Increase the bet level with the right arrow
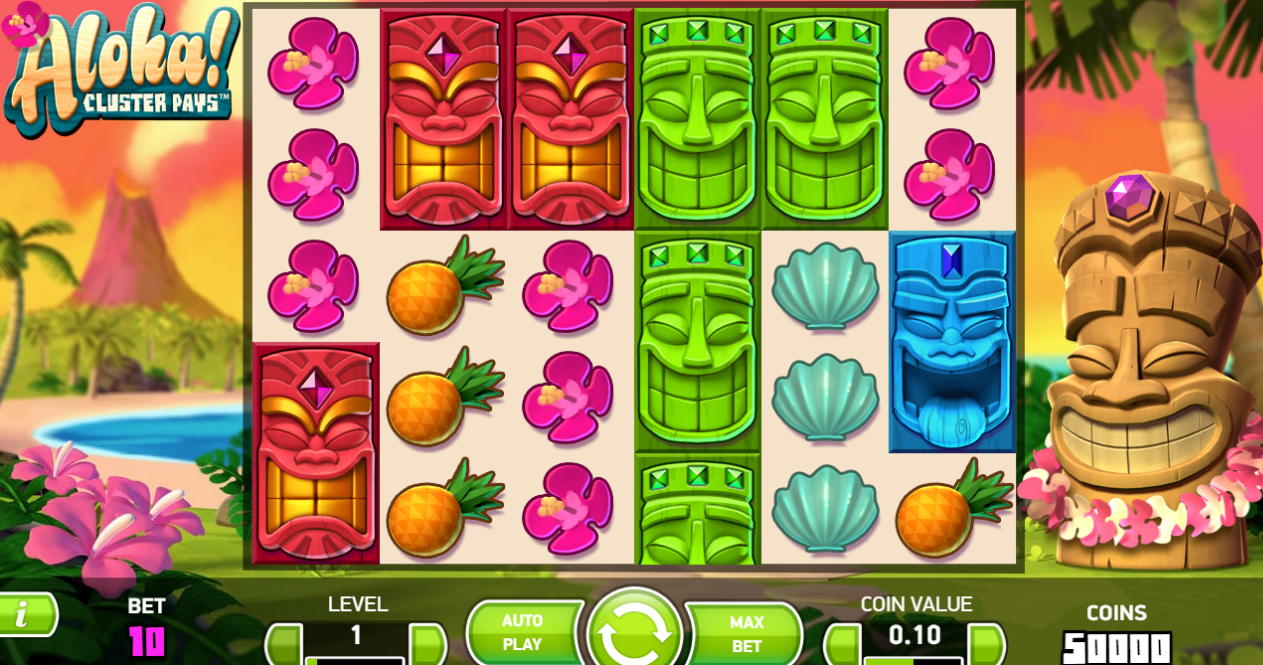The height and width of the screenshot is (665, 1263). [428, 643]
